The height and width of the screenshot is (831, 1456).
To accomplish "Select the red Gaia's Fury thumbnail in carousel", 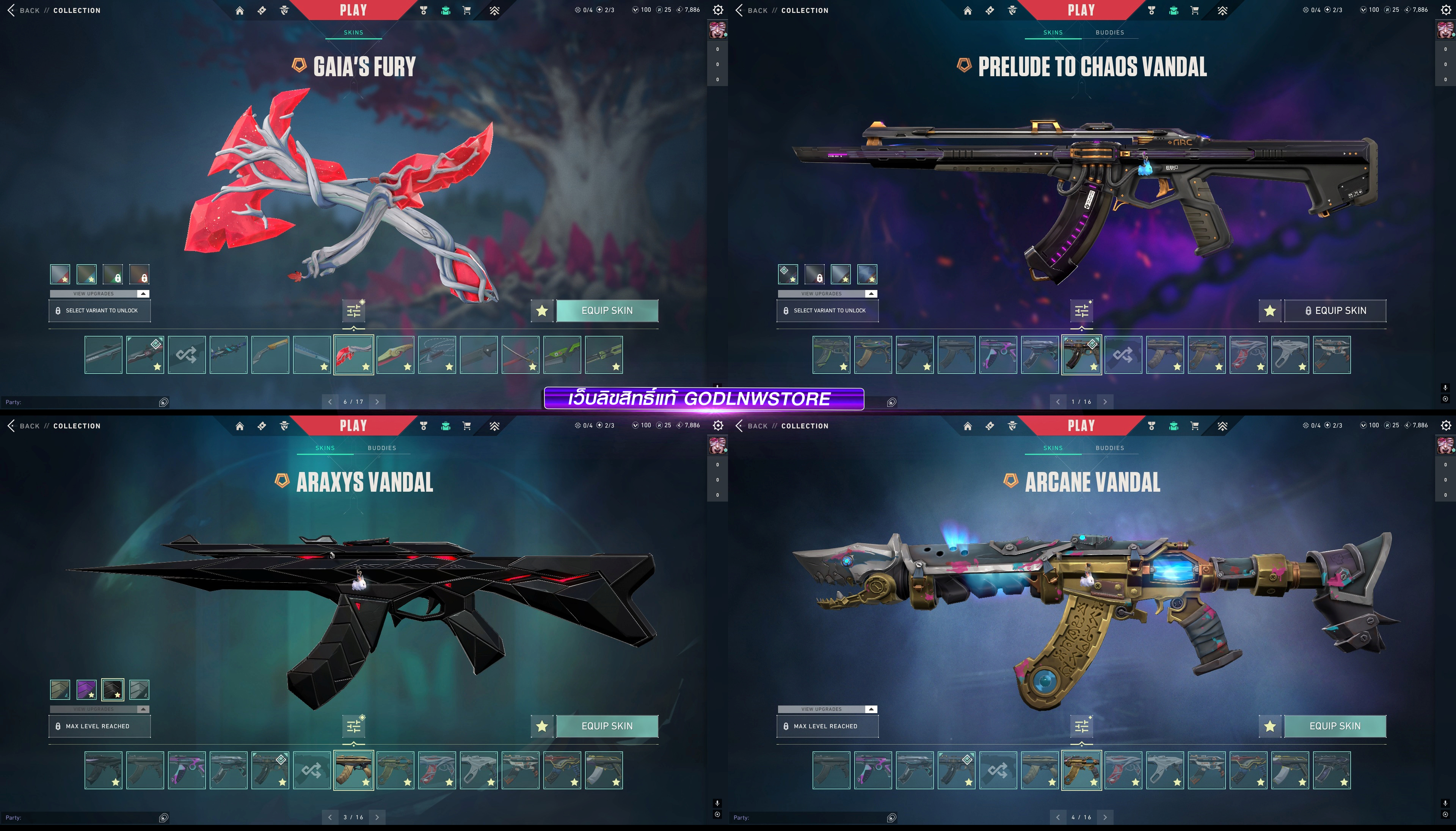I will pos(353,354).
